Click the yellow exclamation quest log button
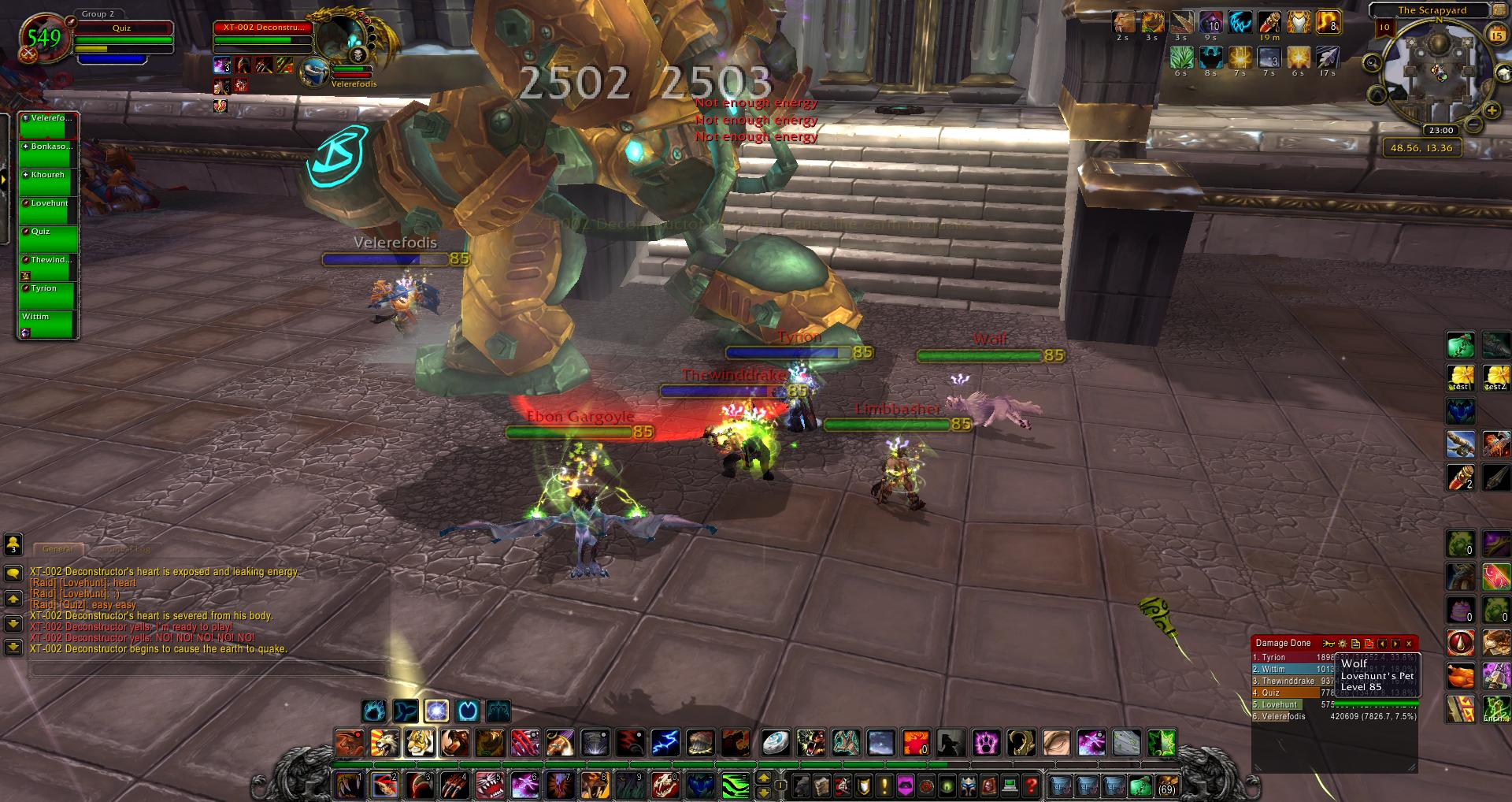The image size is (1512, 802). (884, 785)
